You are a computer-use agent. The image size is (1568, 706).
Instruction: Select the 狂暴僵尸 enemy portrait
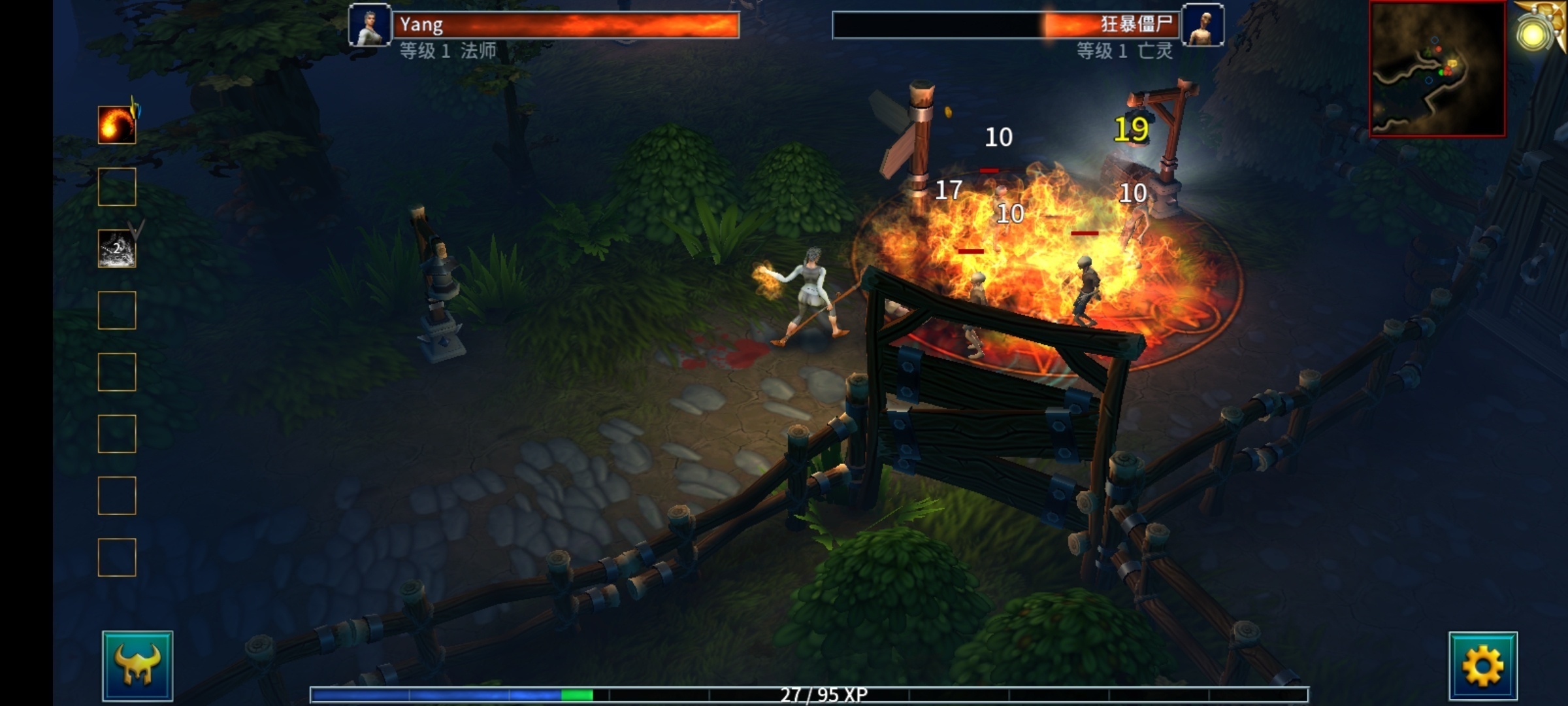[x=1203, y=25]
